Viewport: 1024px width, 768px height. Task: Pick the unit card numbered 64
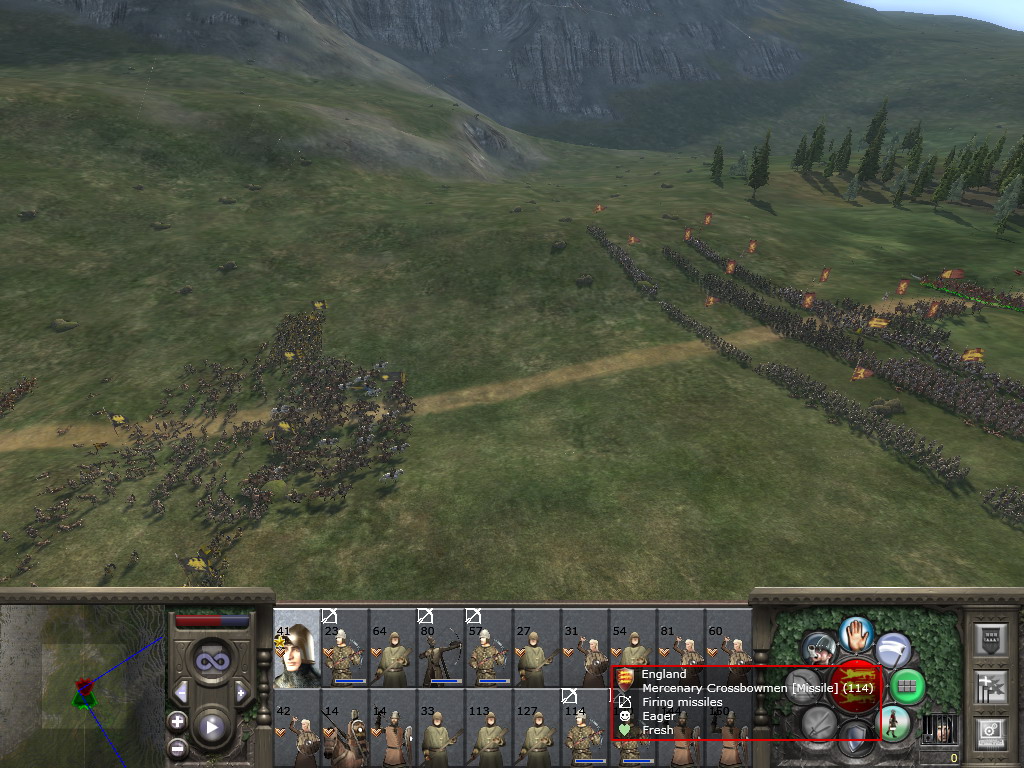(x=392, y=650)
